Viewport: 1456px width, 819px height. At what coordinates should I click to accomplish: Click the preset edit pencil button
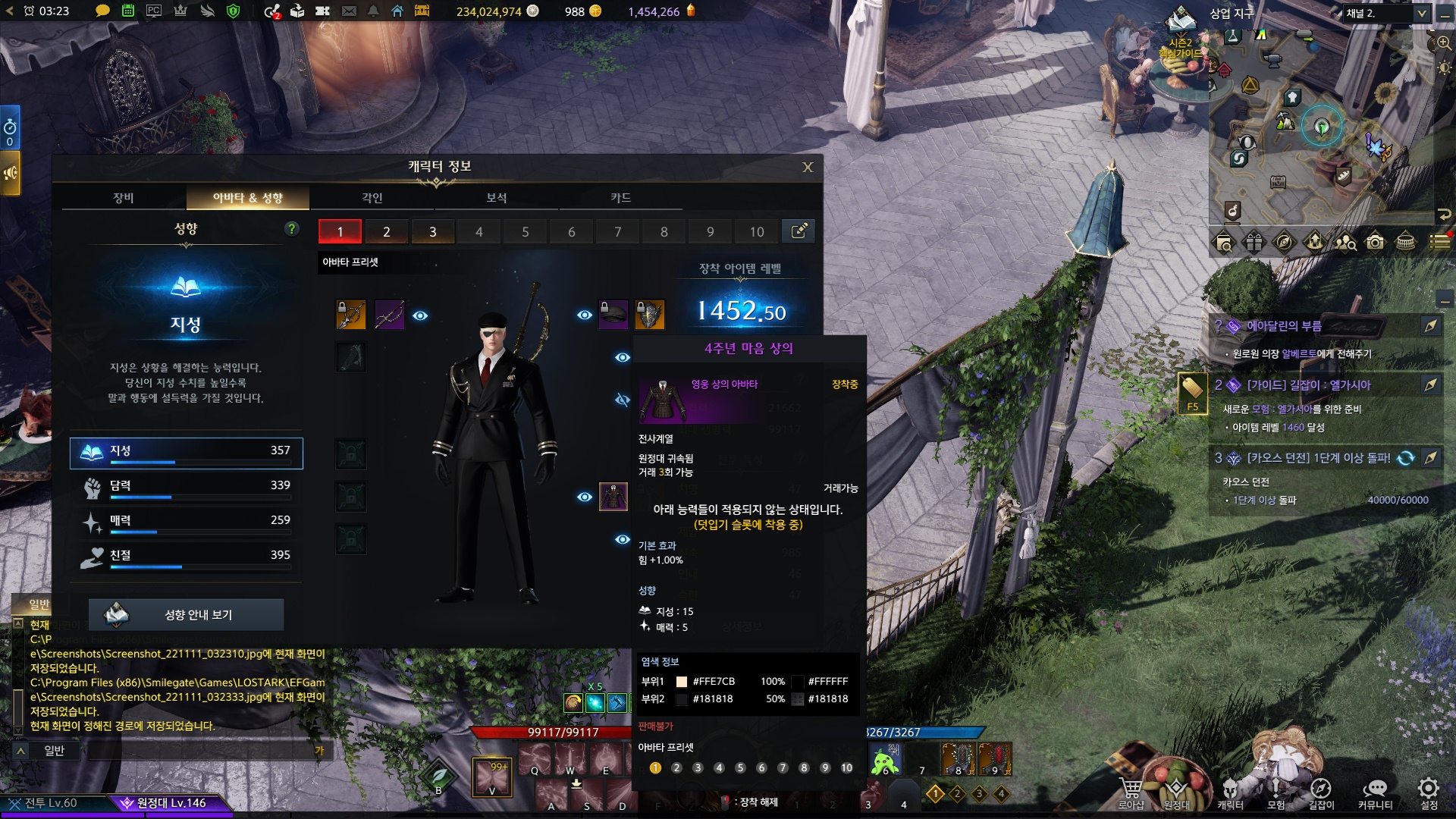799,231
